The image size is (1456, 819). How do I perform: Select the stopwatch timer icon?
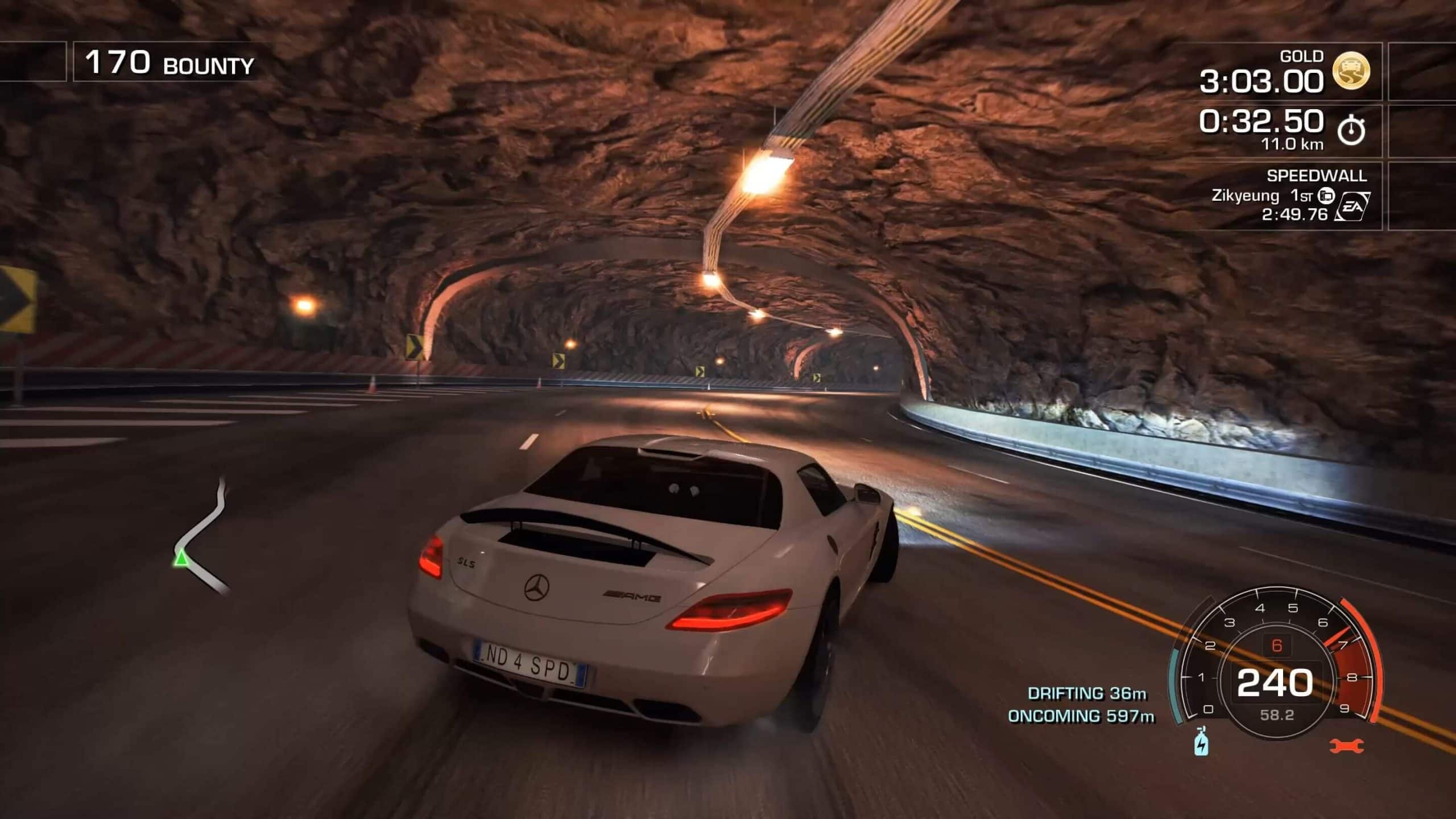(x=1351, y=131)
